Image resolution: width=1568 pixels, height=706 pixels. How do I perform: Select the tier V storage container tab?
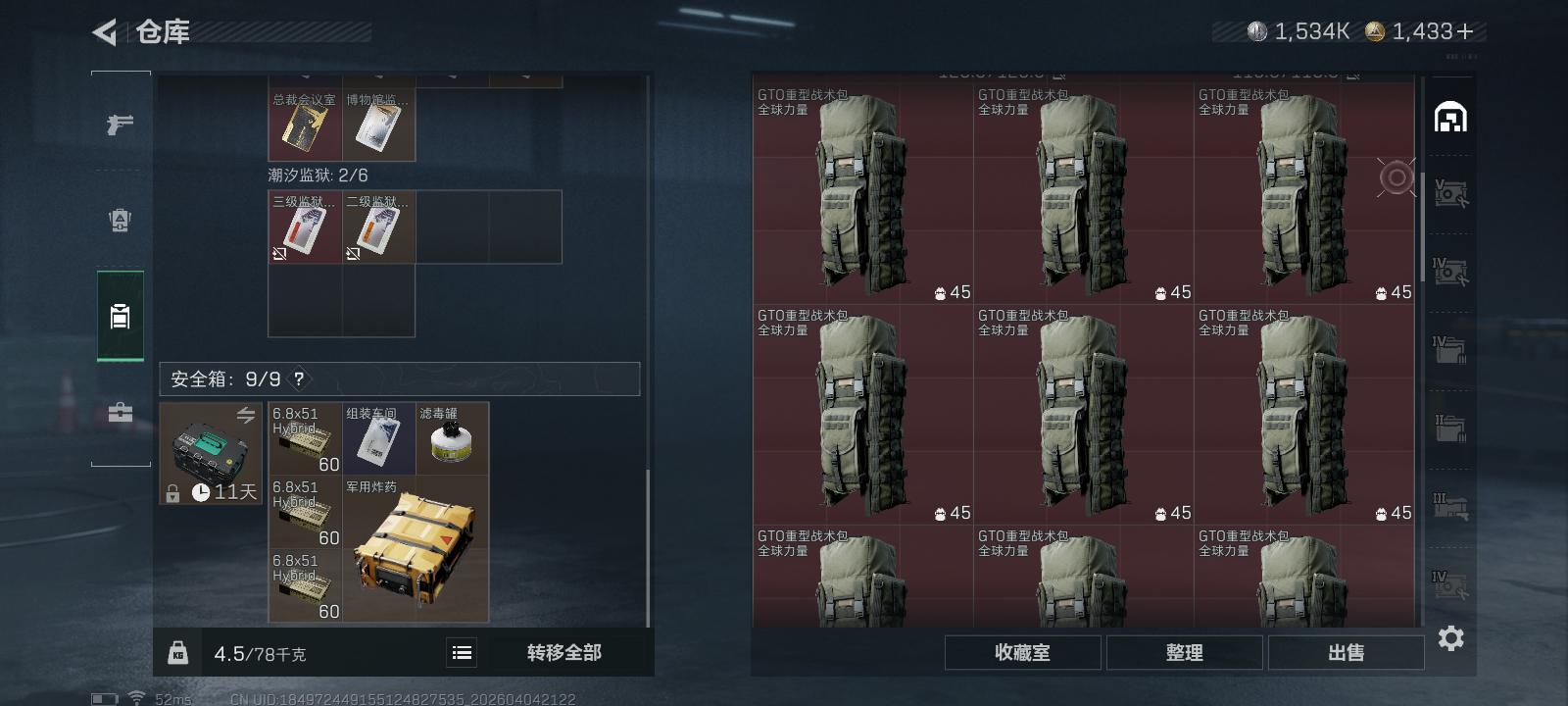pos(1451,193)
